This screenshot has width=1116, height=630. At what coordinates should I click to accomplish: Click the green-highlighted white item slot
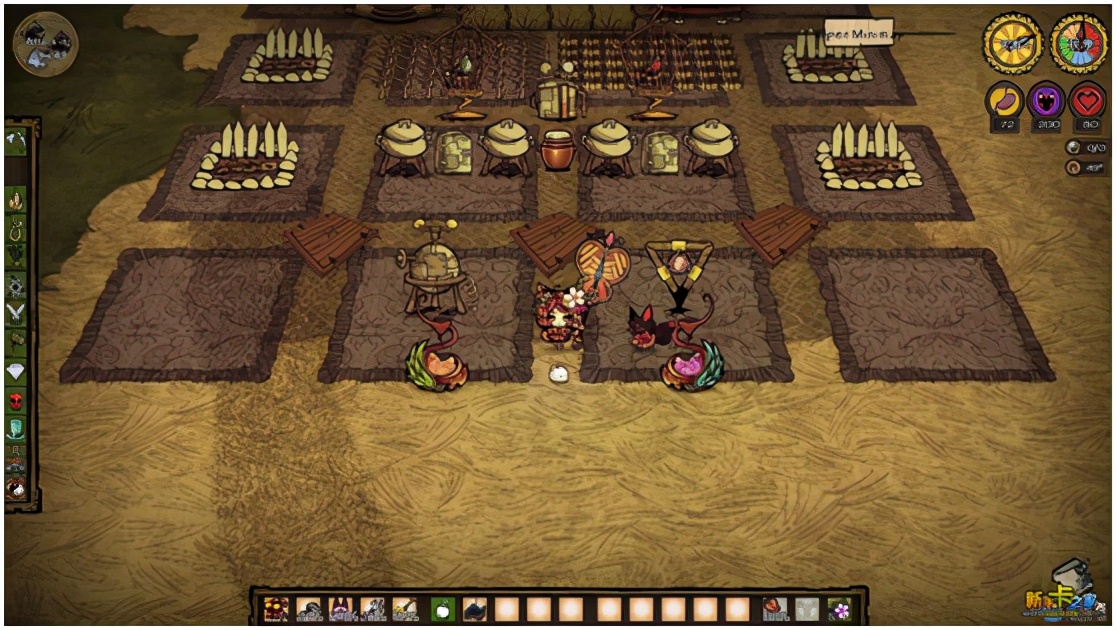click(x=442, y=608)
